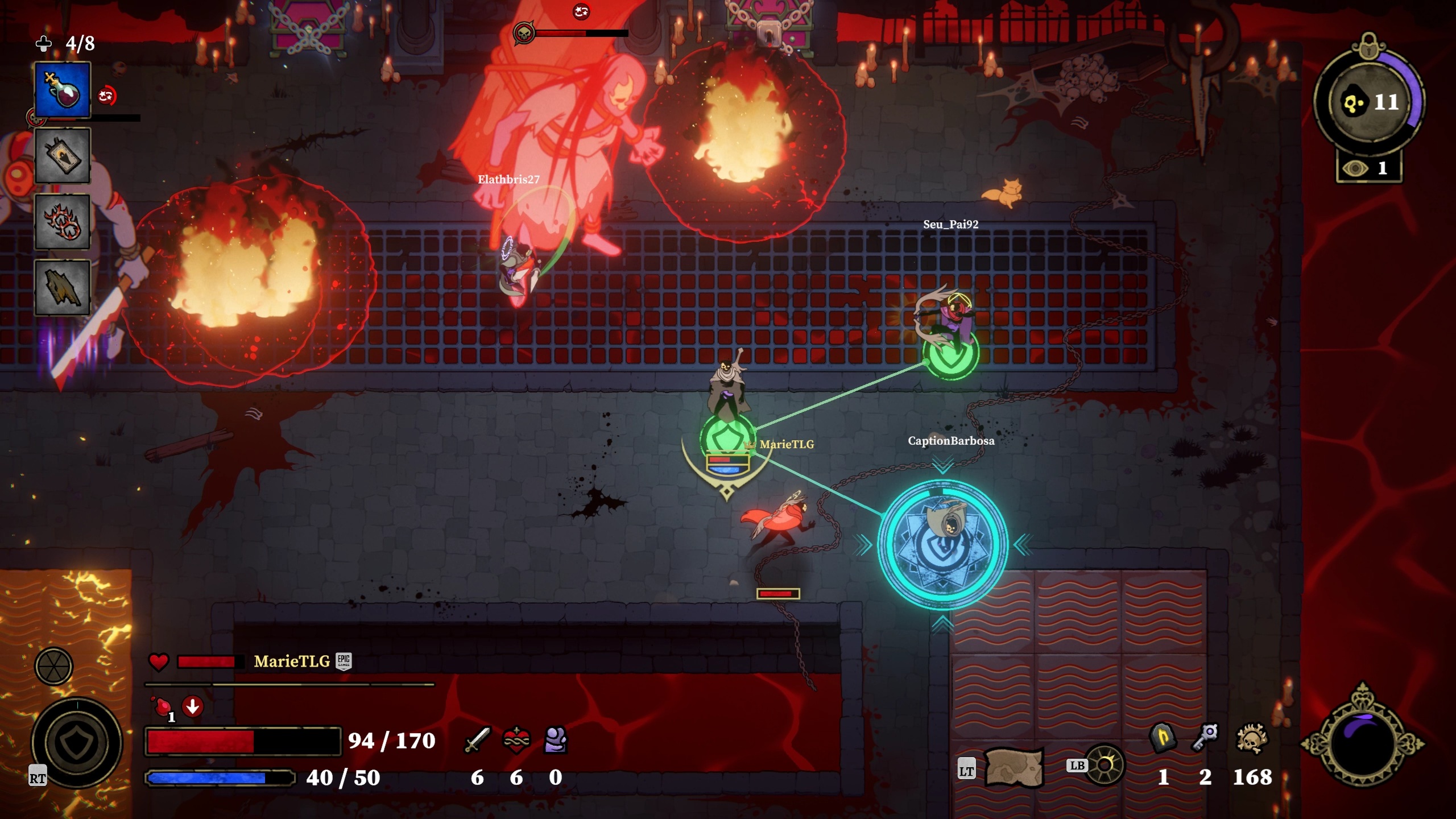
Task: Click the MarieTLG player nameplate
Action: point(292,661)
